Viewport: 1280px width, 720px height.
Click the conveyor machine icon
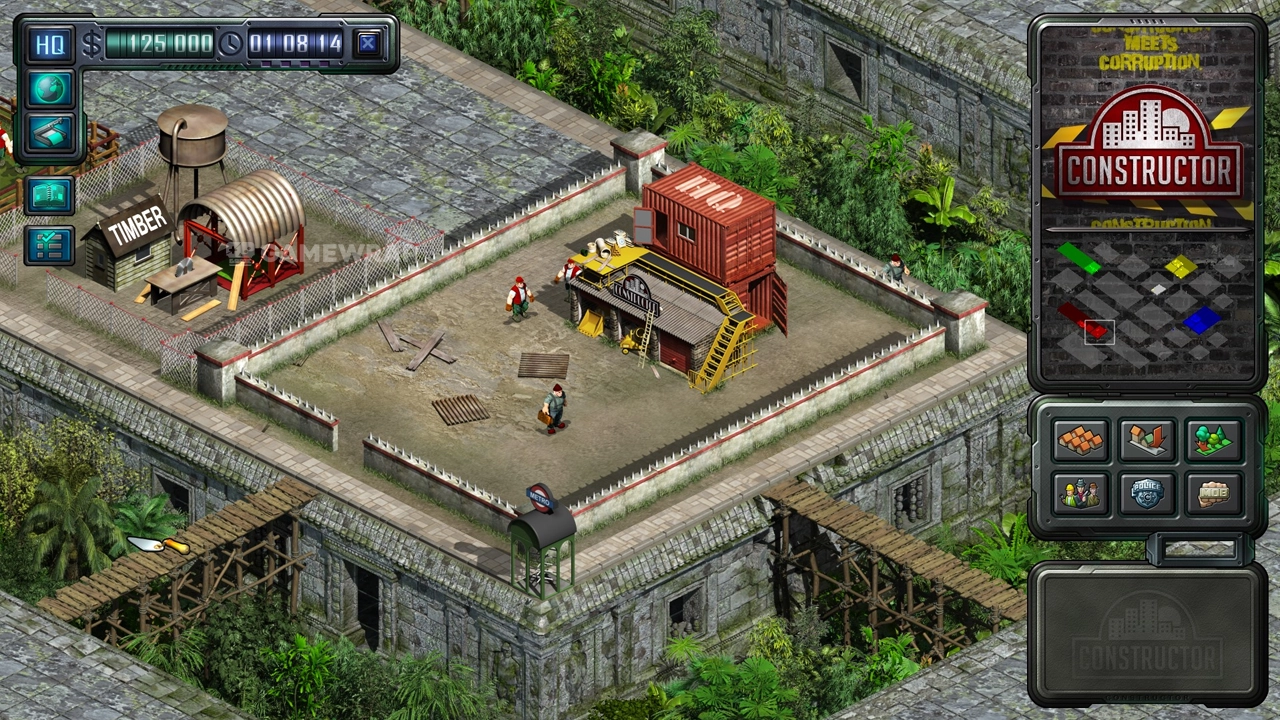50,132
